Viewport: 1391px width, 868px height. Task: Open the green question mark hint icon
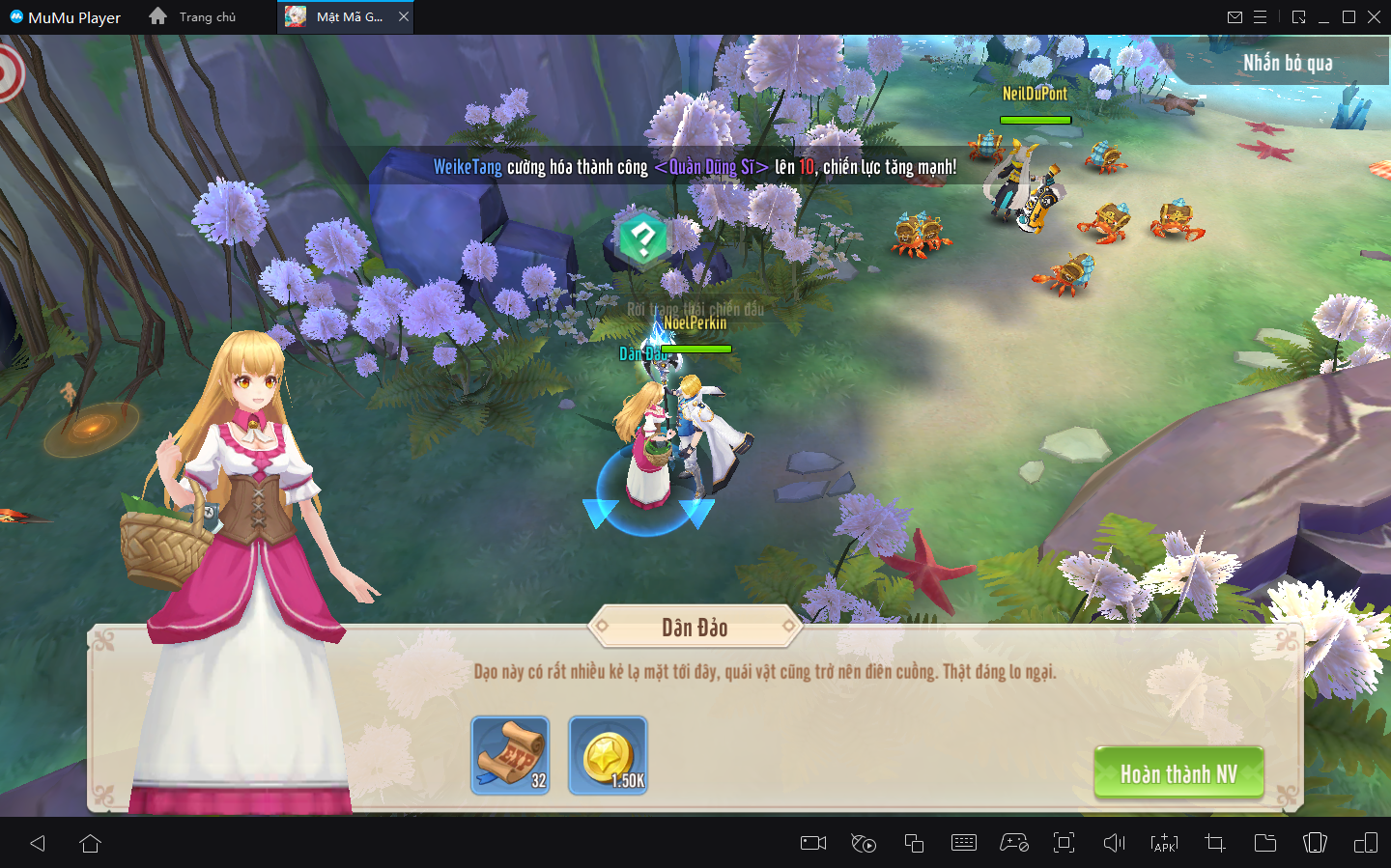[642, 238]
